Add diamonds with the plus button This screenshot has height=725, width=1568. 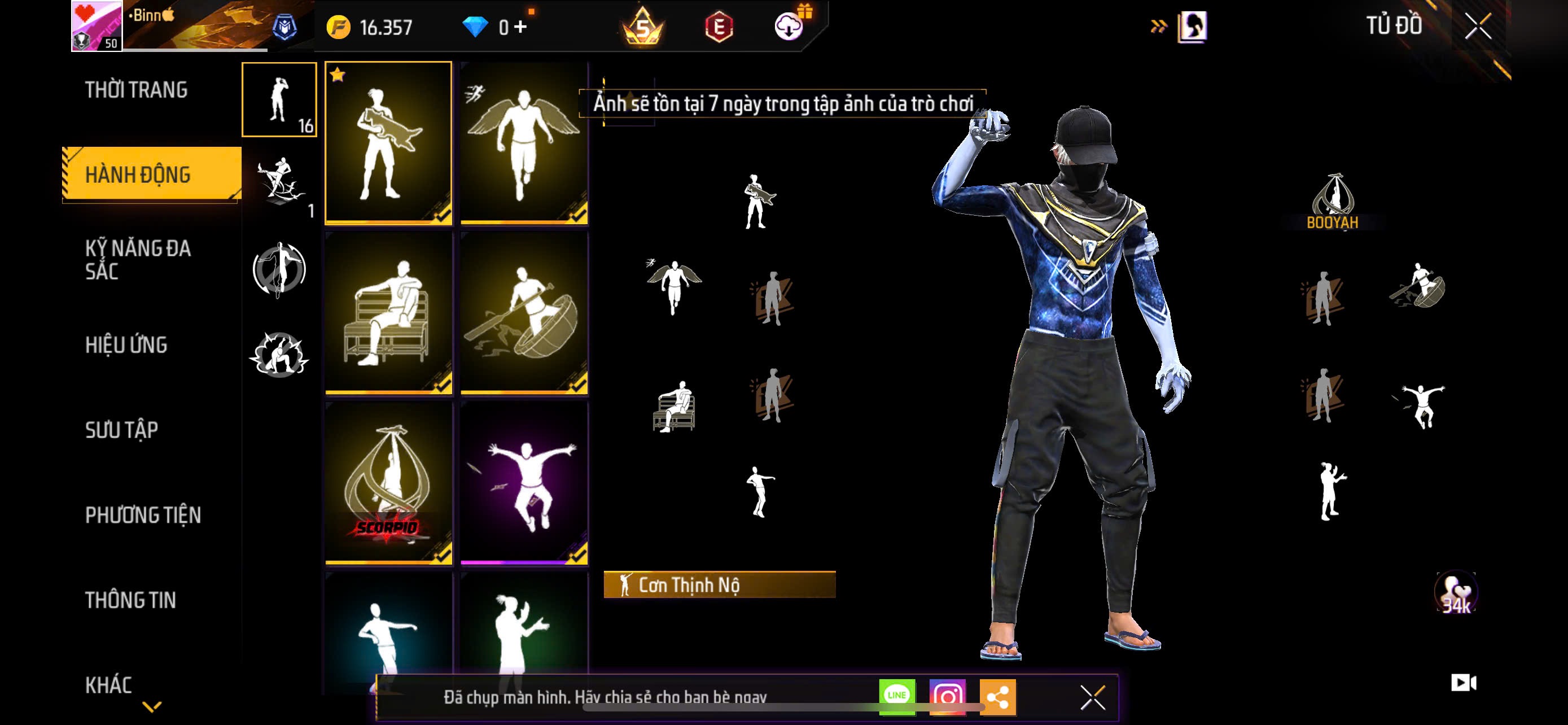click(520, 27)
